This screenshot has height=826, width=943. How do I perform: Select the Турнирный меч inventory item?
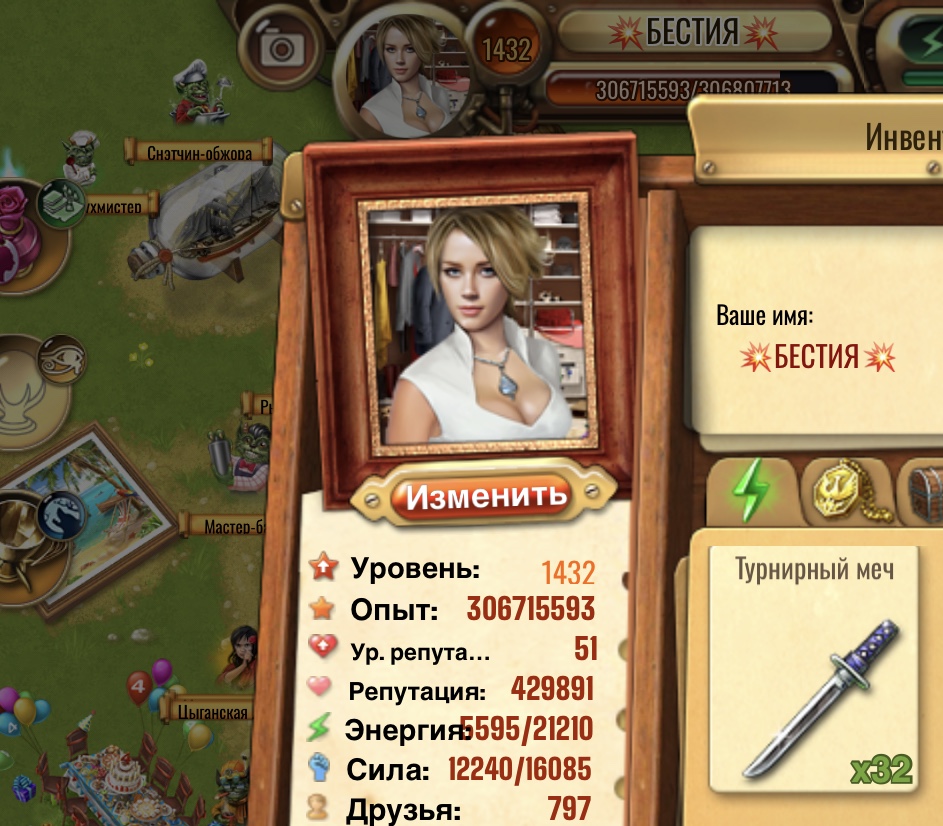point(814,669)
